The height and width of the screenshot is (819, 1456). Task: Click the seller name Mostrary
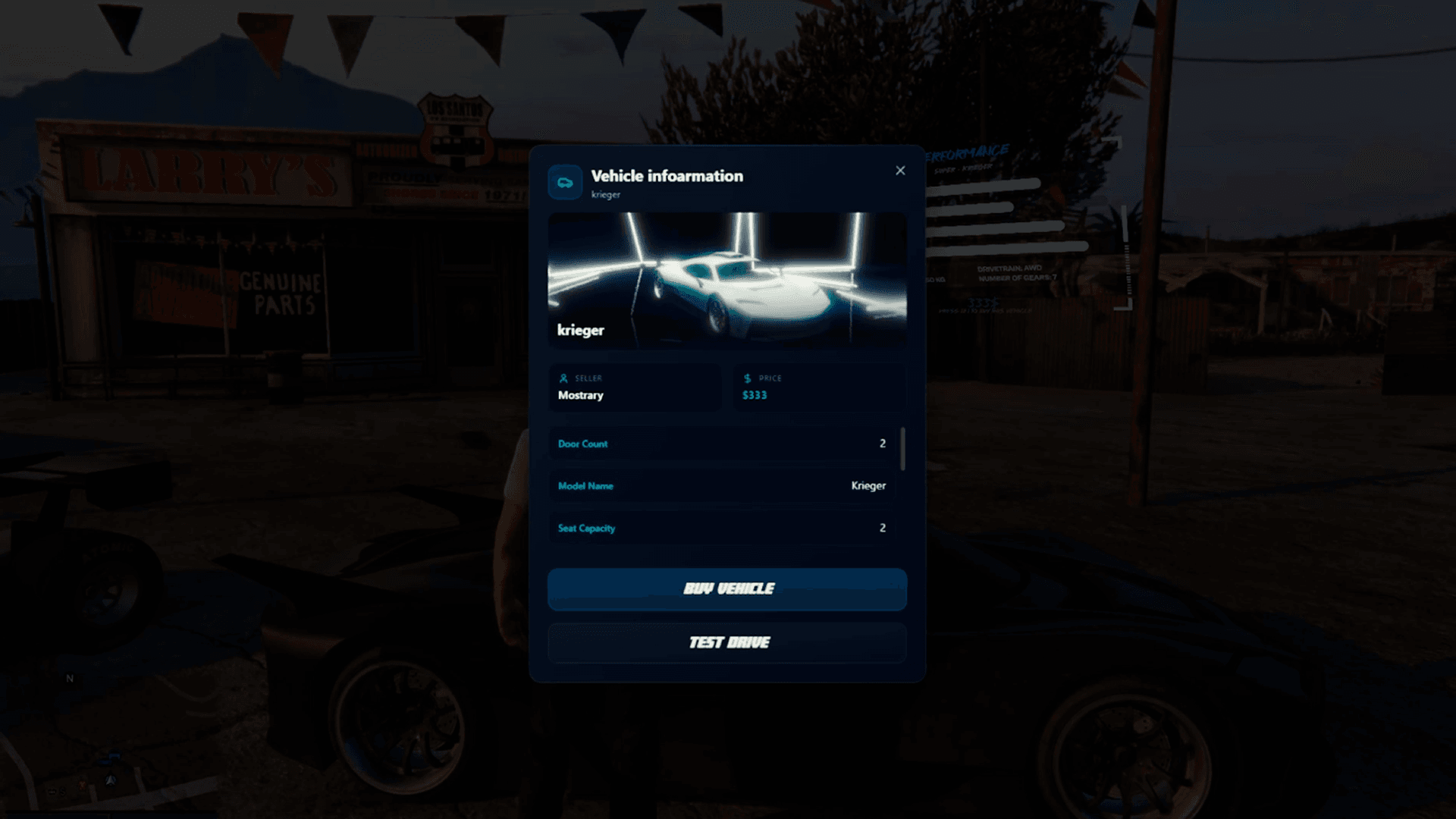pyautogui.click(x=580, y=395)
